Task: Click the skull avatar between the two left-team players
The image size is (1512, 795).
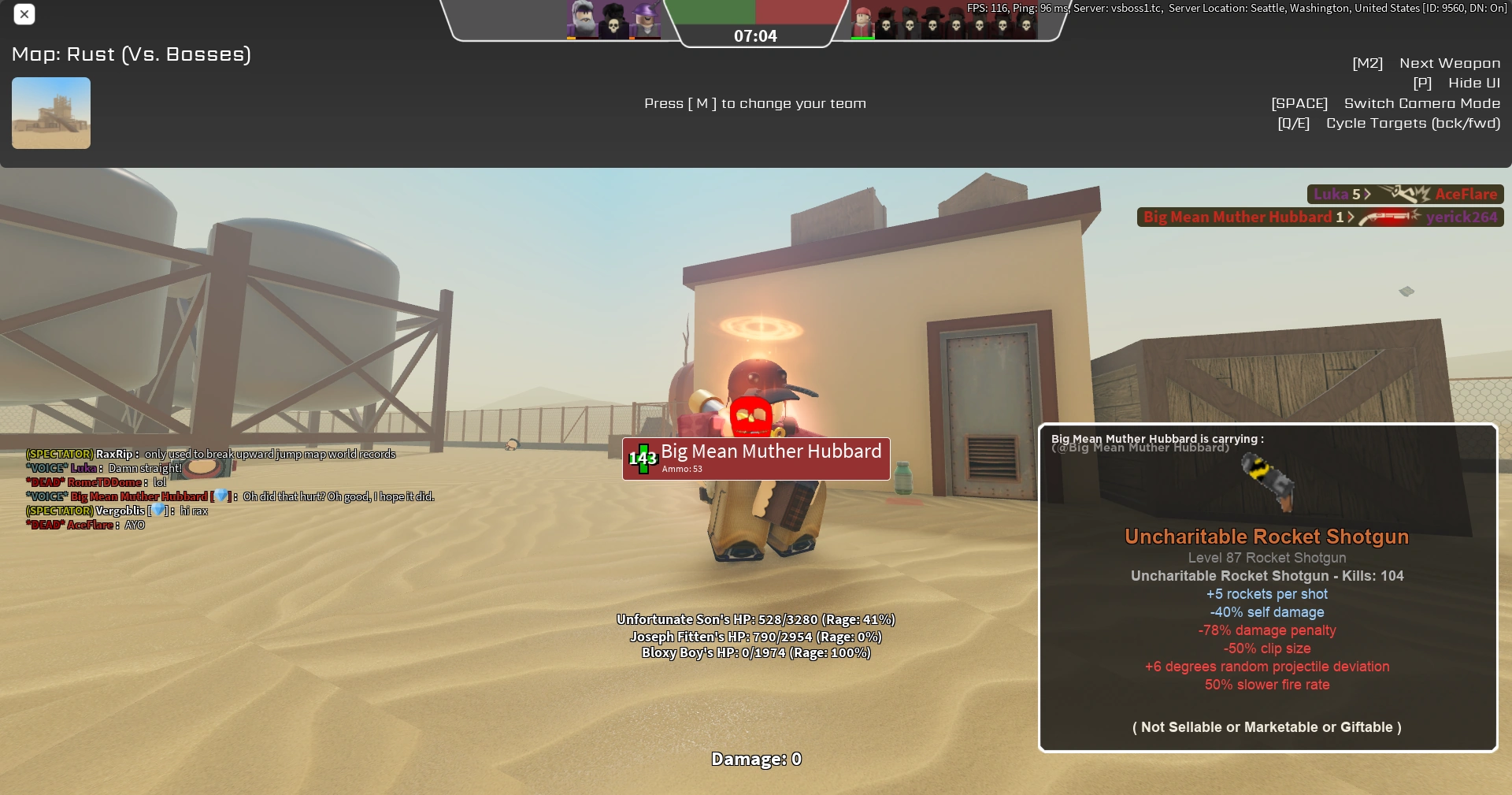Action: tap(613, 20)
